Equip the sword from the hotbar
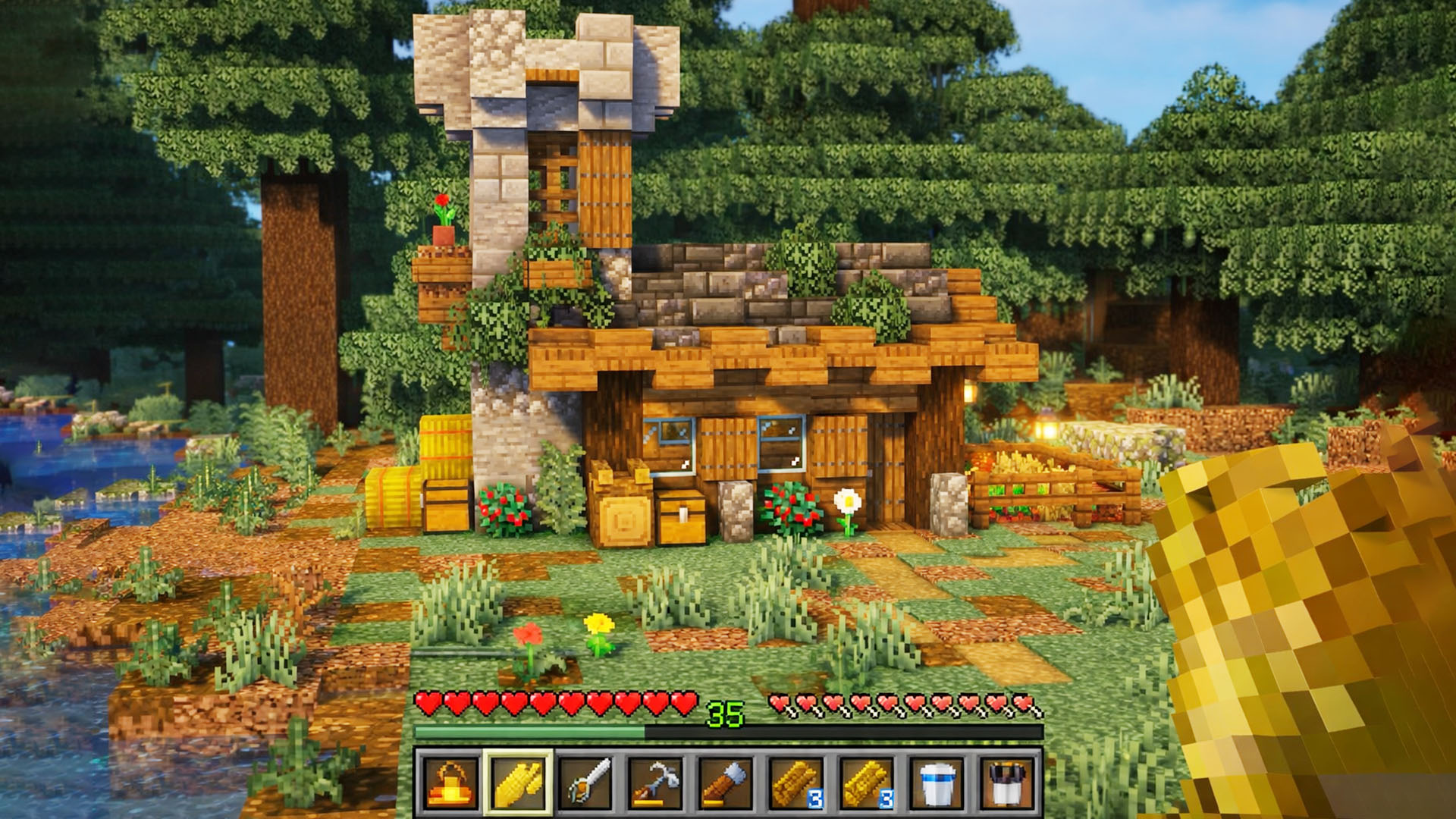 588,783
